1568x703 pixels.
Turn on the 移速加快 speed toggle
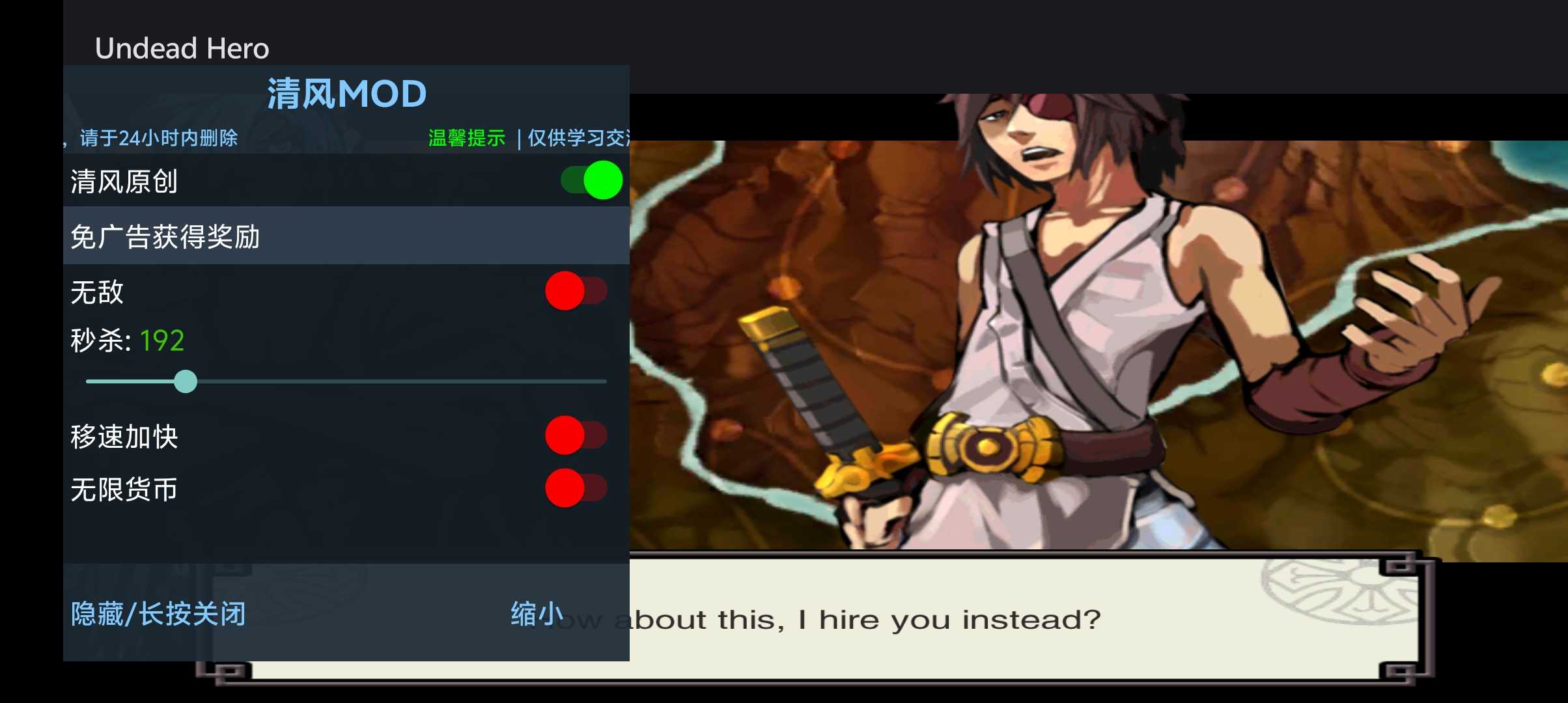point(576,435)
